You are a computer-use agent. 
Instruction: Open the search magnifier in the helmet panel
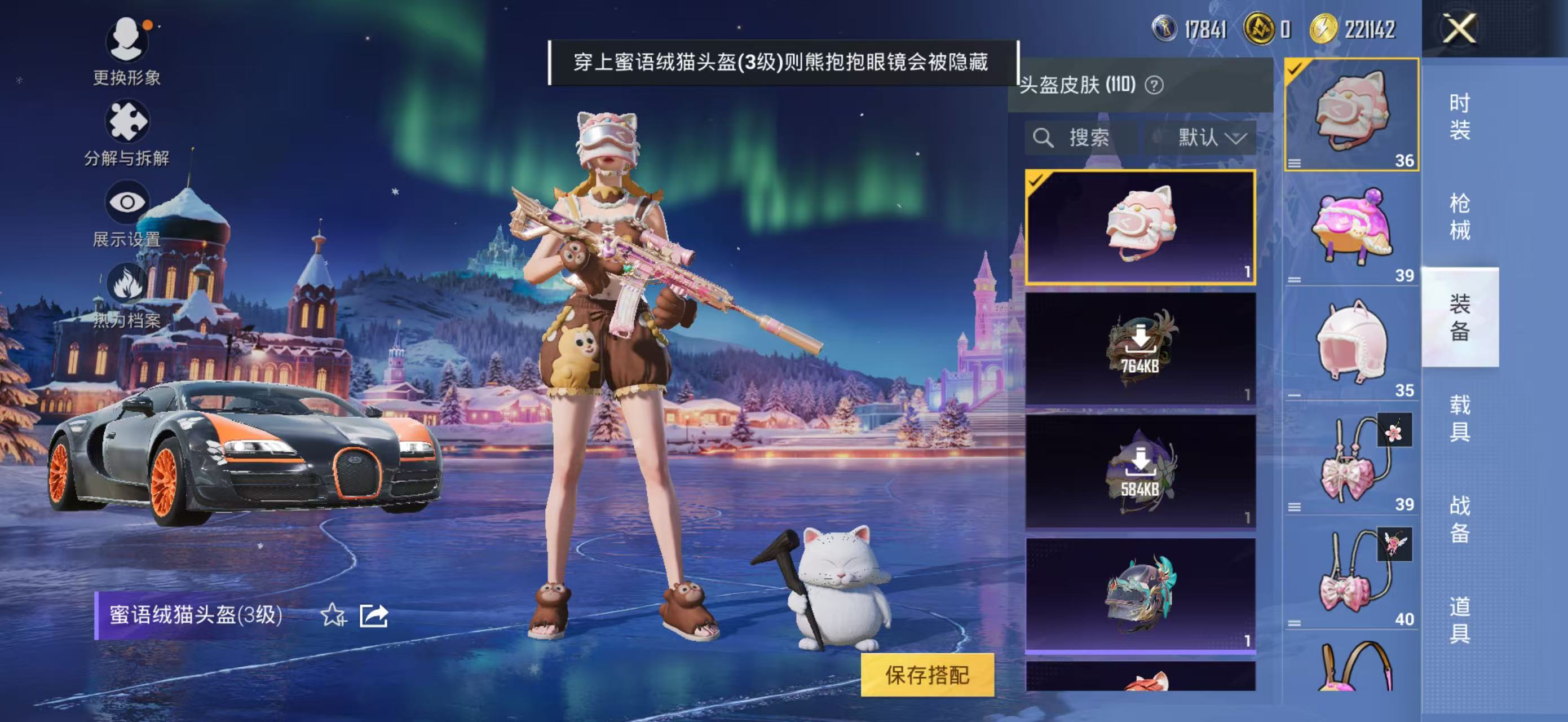coord(1045,138)
